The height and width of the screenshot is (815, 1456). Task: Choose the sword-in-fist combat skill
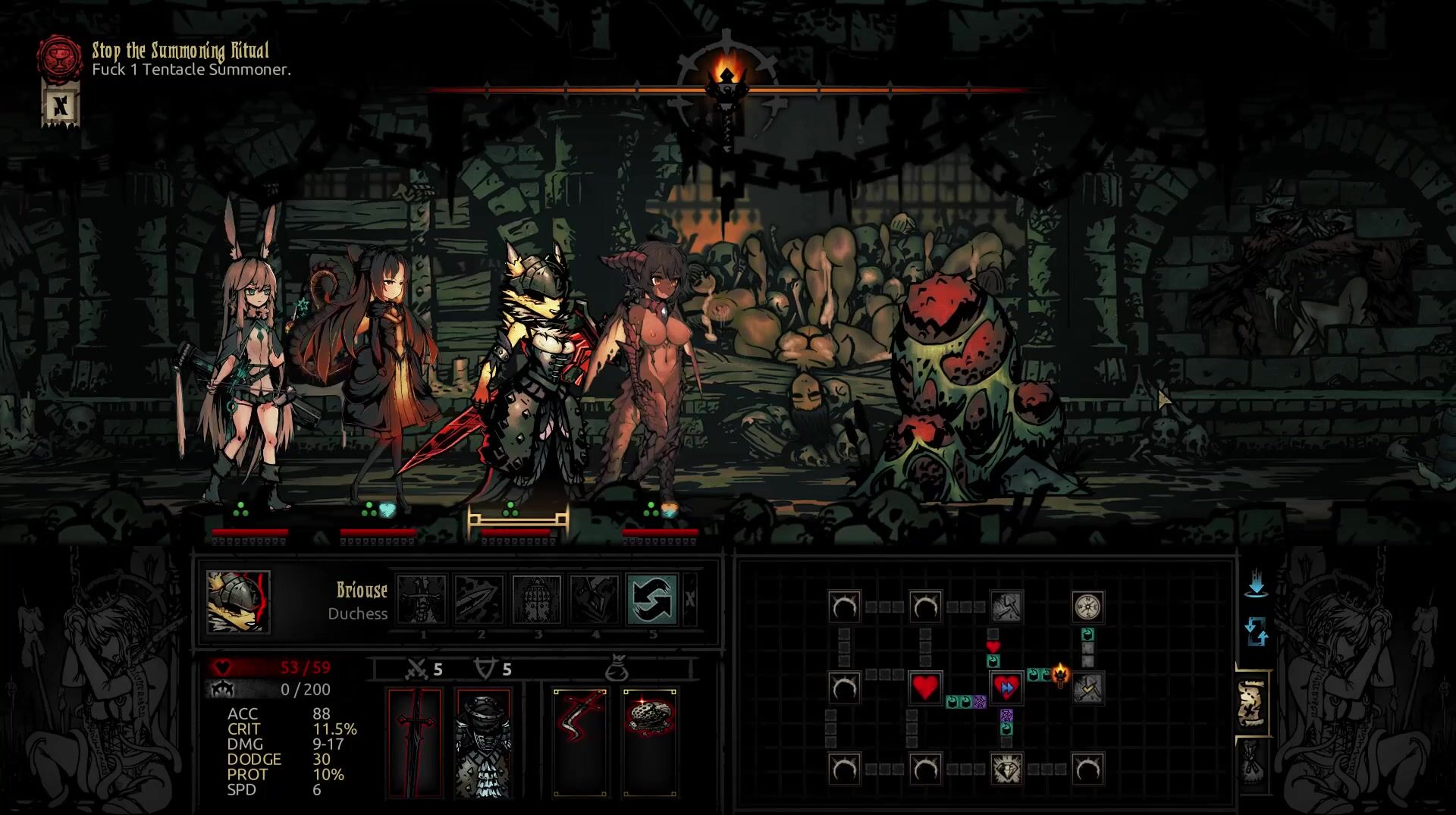[x=422, y=599]
